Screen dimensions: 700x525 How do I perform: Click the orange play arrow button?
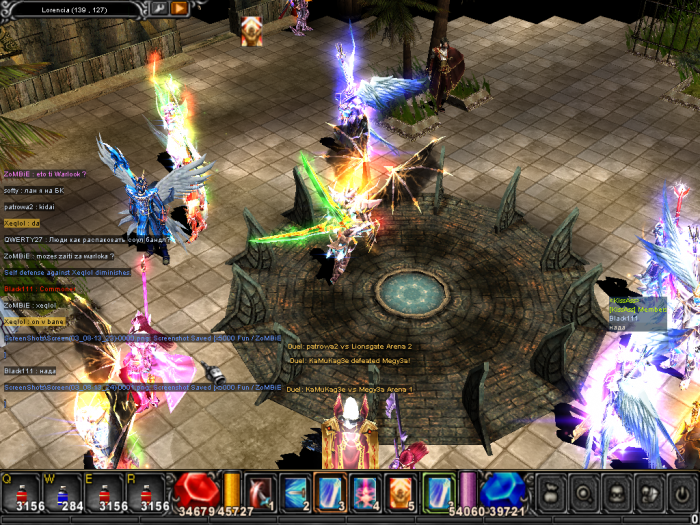pyautogui.click(x=179, y=8)
